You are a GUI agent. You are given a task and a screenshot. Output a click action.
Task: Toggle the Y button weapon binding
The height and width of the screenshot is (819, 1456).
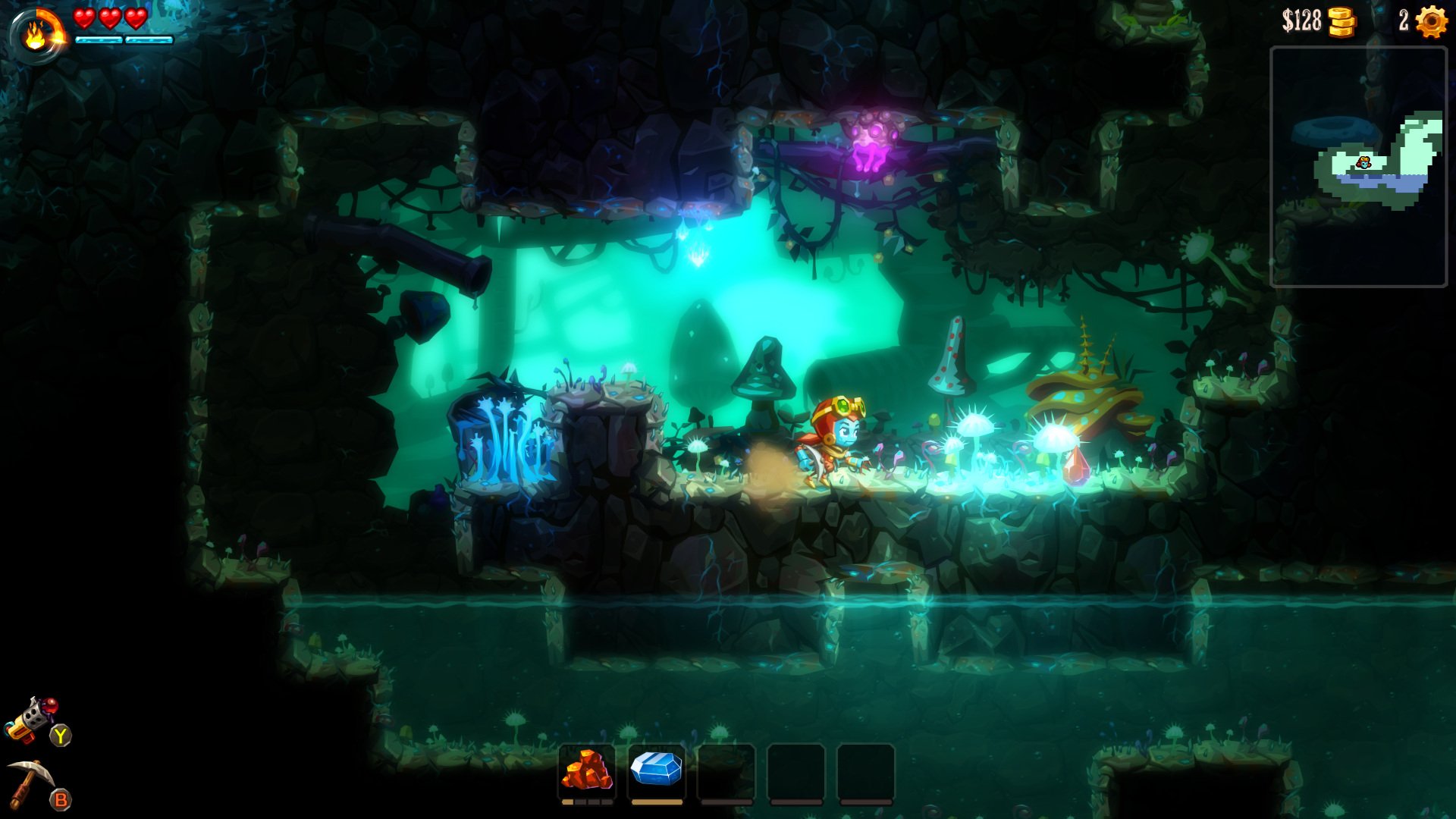(x=61, y=734)
